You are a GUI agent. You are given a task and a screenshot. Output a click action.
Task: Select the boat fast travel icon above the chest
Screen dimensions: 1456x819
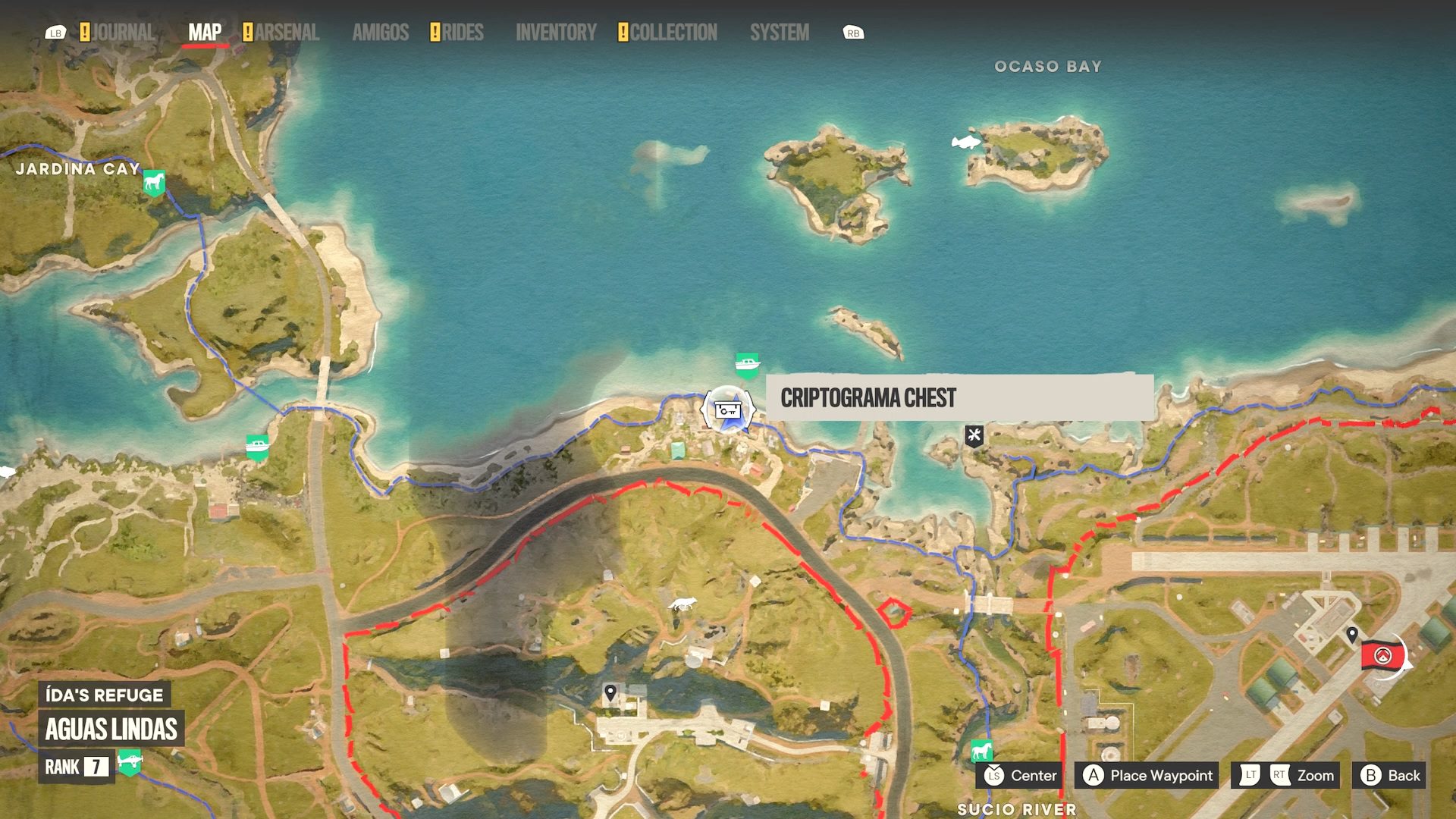coord(746,362)
